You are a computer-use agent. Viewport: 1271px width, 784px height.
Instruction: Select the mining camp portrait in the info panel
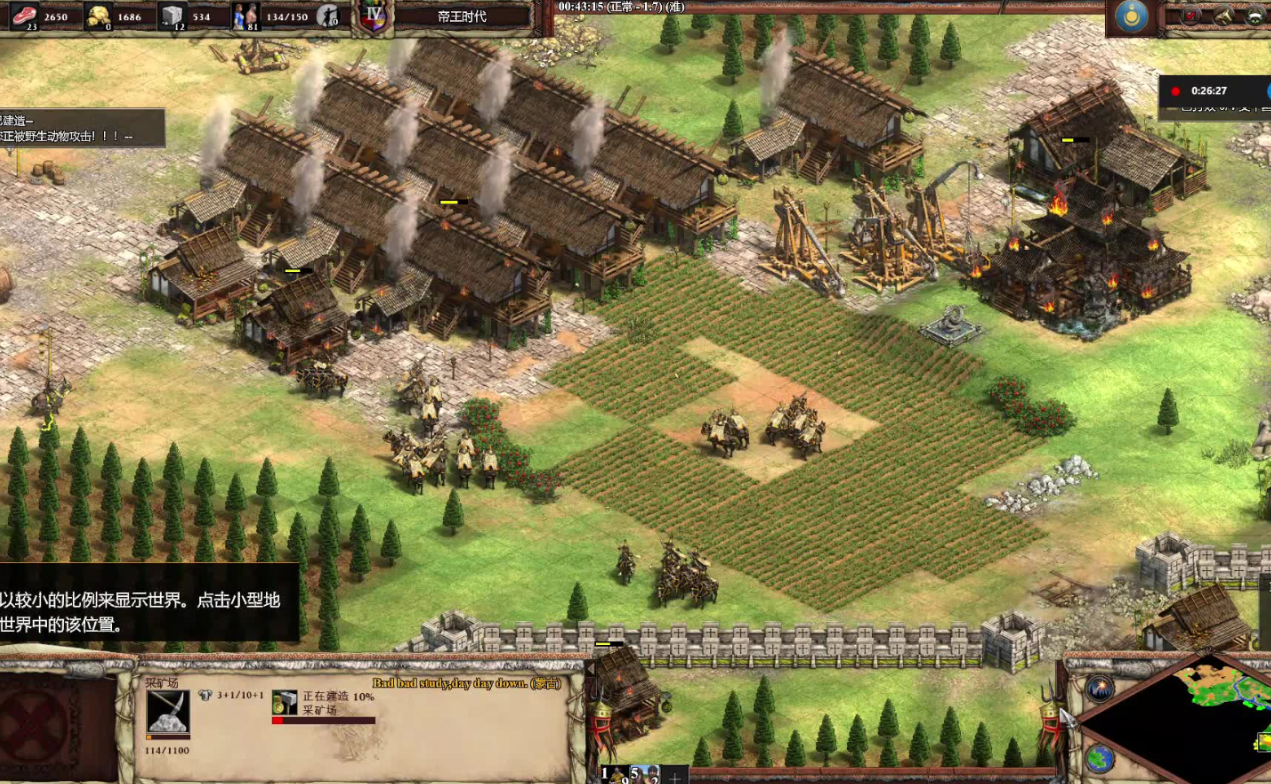pos(167,711)
